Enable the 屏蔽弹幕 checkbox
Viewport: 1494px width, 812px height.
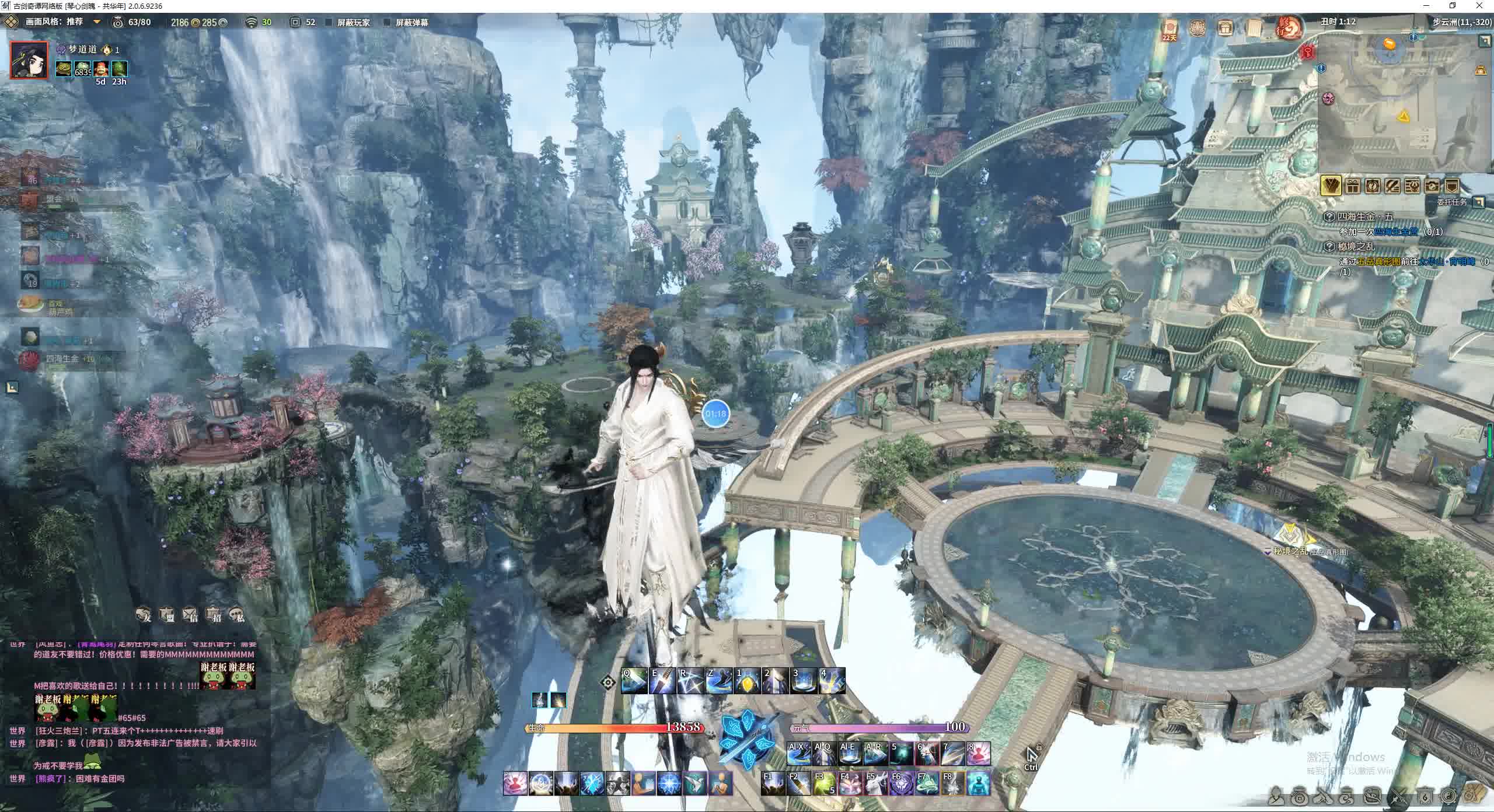387,23
